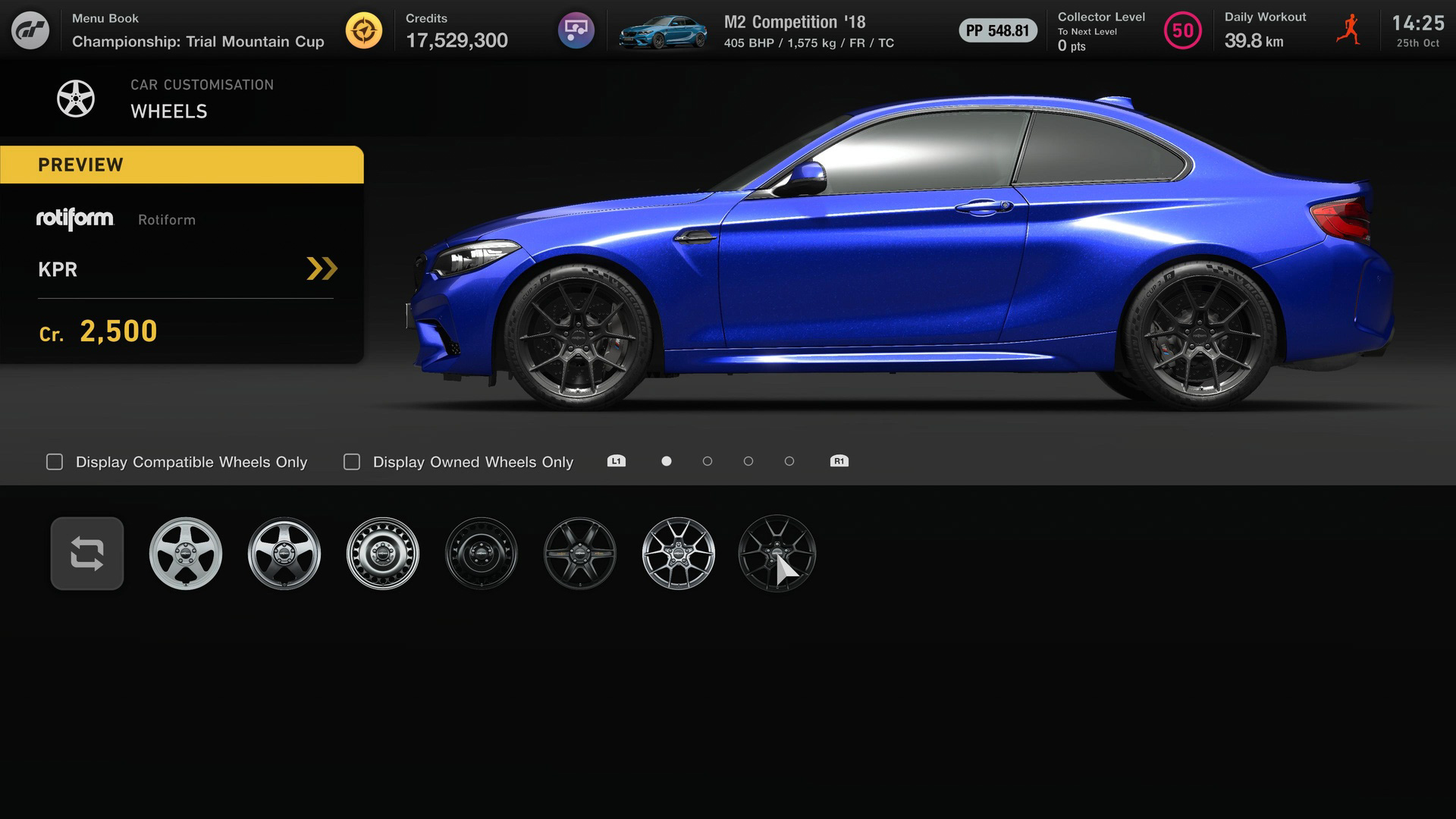Click the Gran Turismo logo in top bar

point(32,30)
